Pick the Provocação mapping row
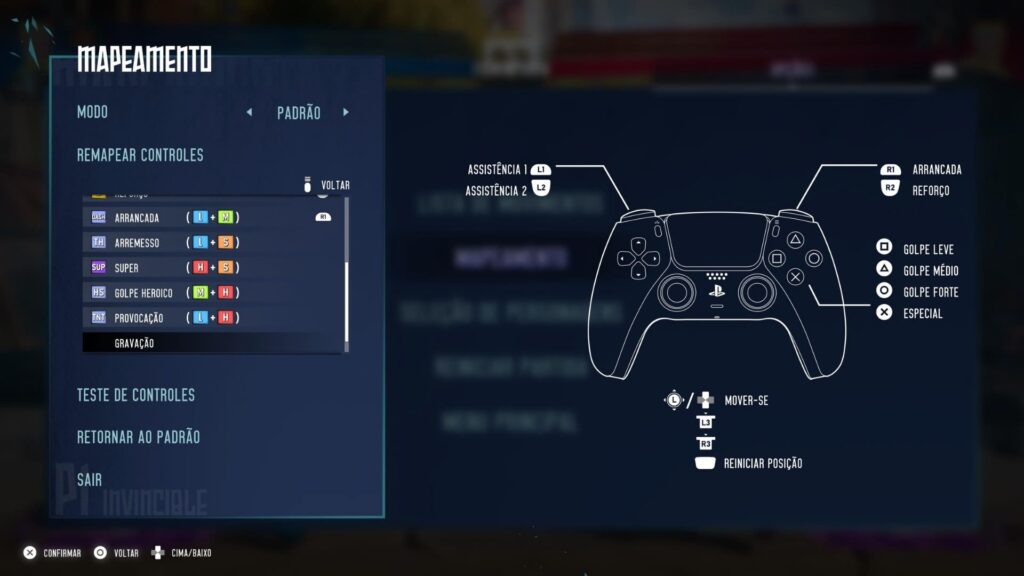 (x=212, y=317)
